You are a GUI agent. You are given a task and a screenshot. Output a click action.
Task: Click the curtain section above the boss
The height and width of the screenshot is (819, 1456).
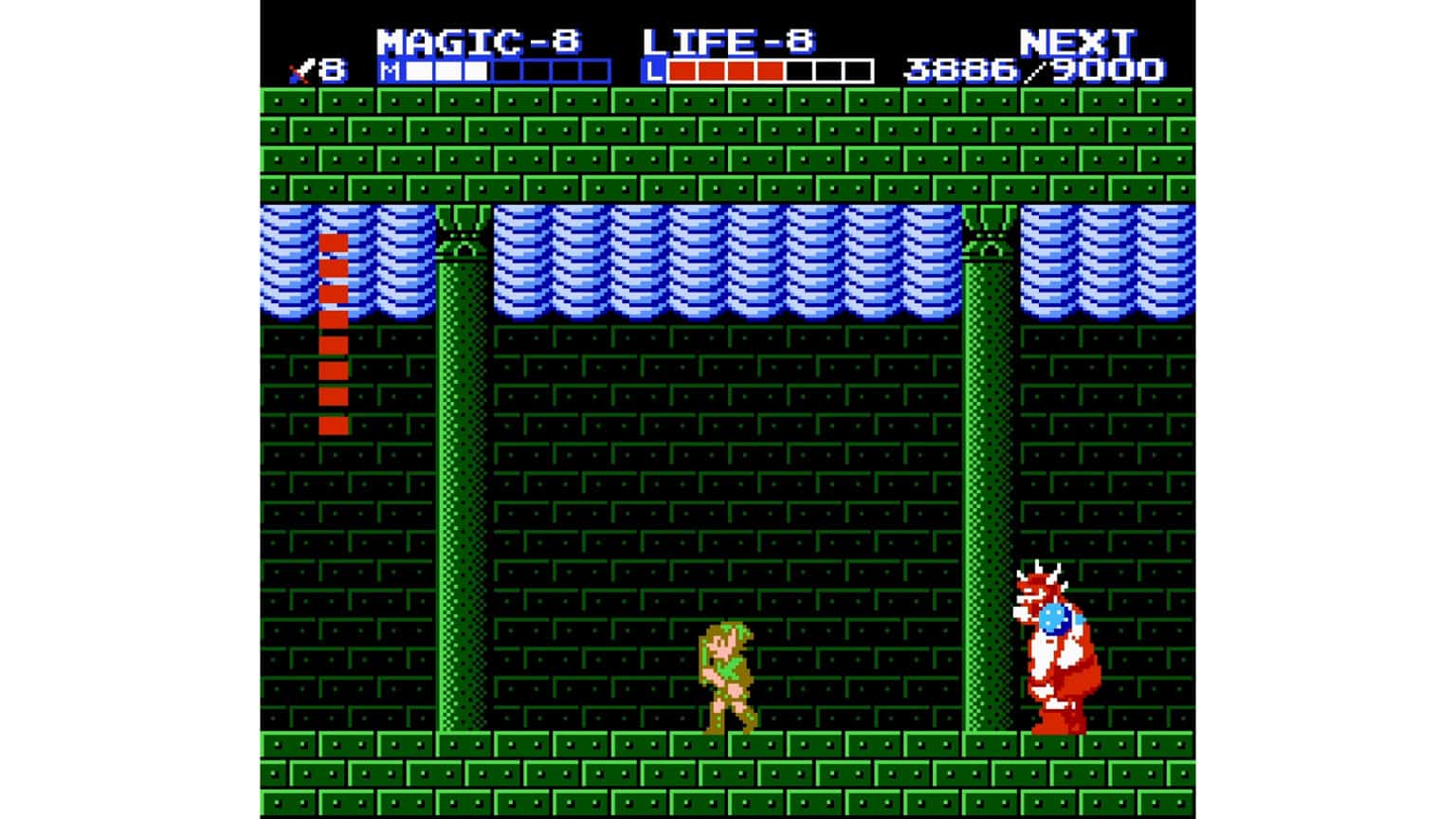point(1062,265)
